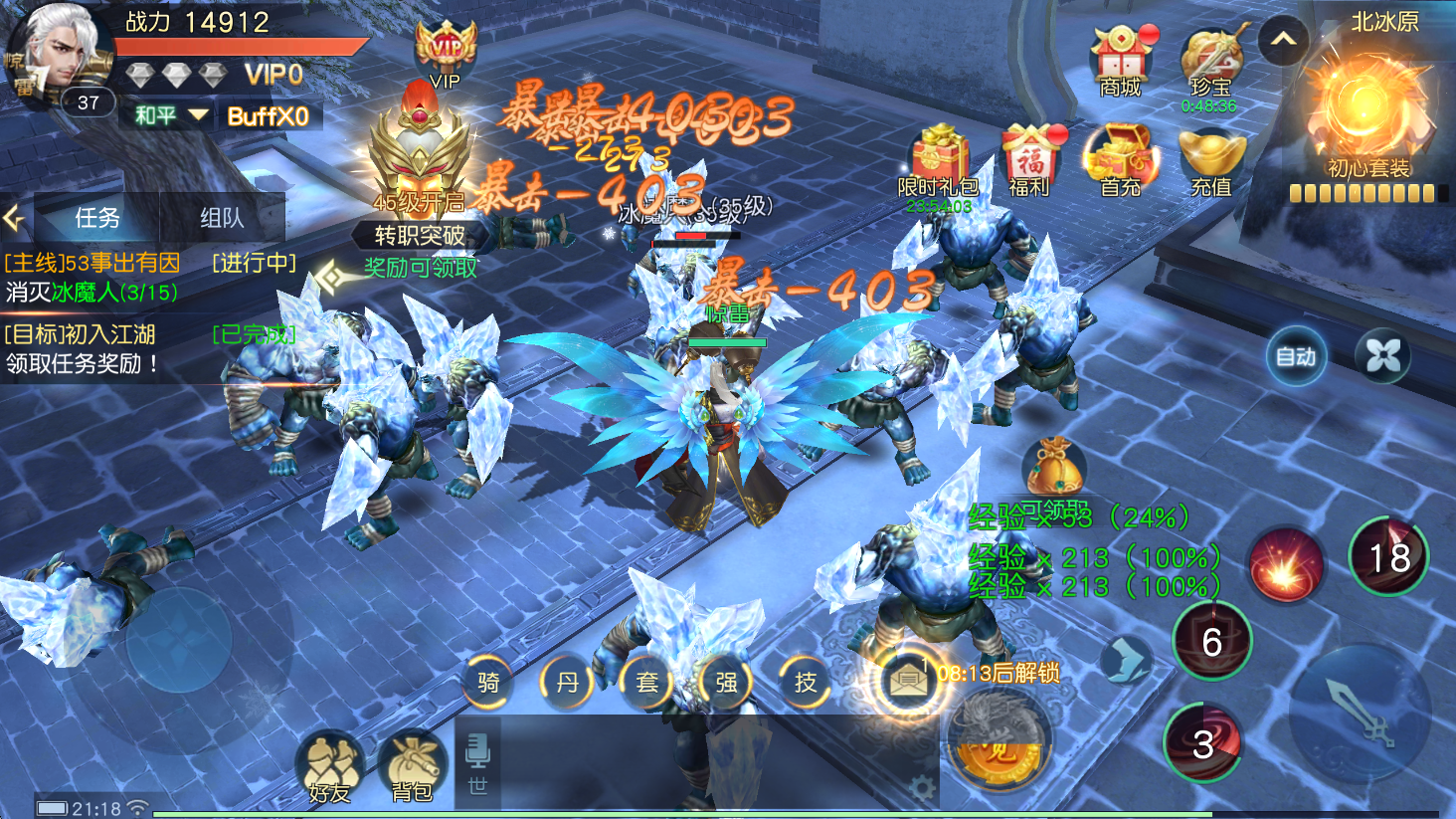The width and height of the screenshot is (1456, 819).
Task: Open the 首充 first recharge chest
Action: tap(1121, 160)
